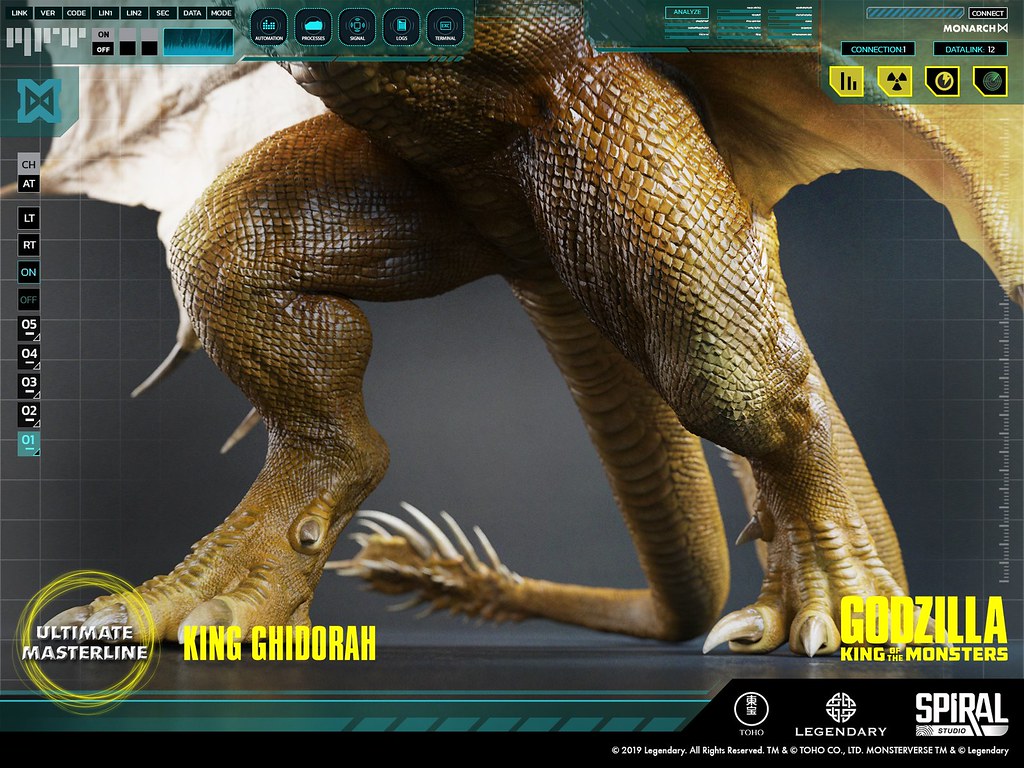Open the Processes panel
Viewport: 1024px width, 768px height.
pyautogui.click(x=313, y=25)
